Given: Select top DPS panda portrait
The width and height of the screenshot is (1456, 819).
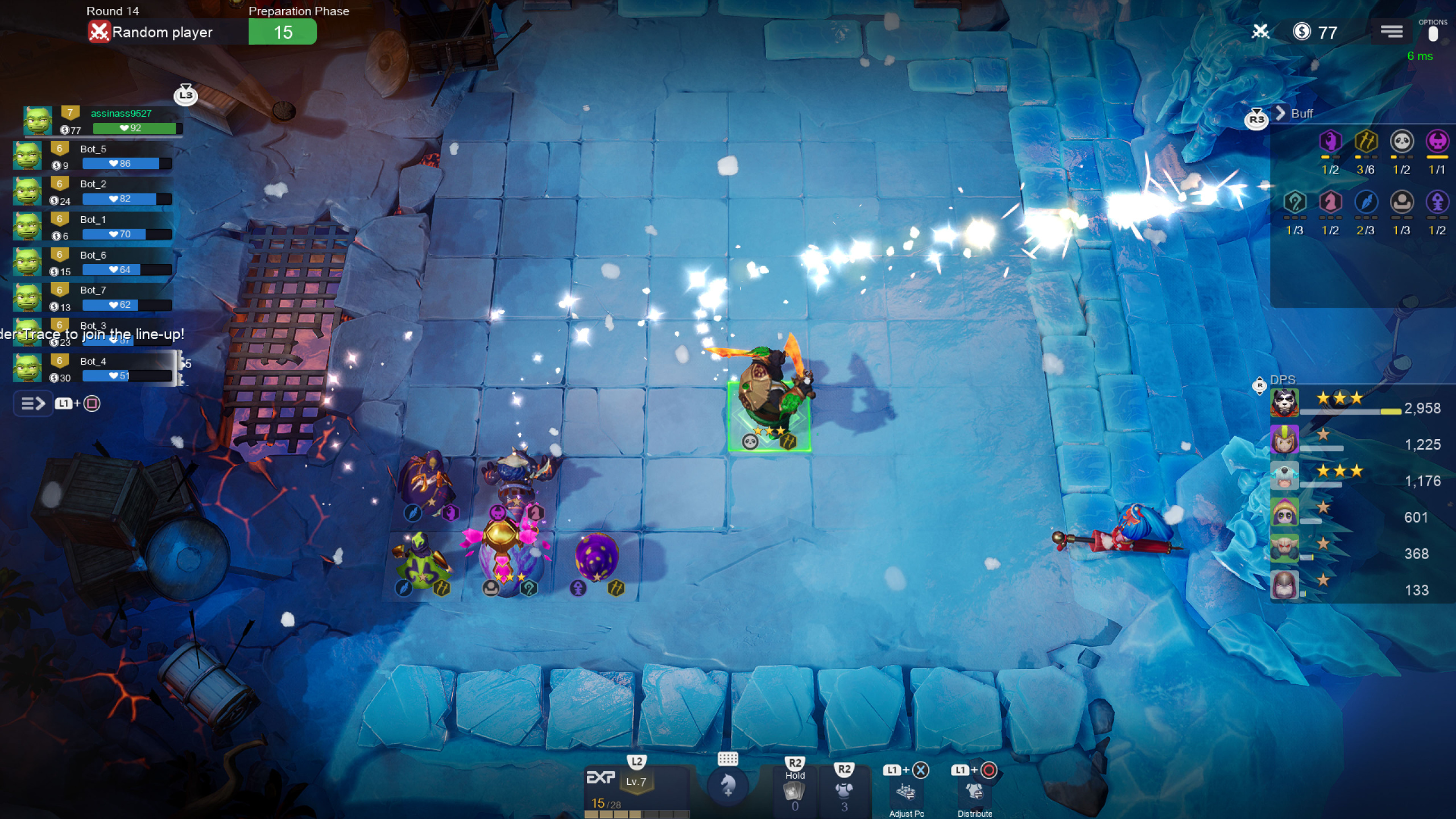Looking at the screenshot, I should click(x=1284, y=403).
